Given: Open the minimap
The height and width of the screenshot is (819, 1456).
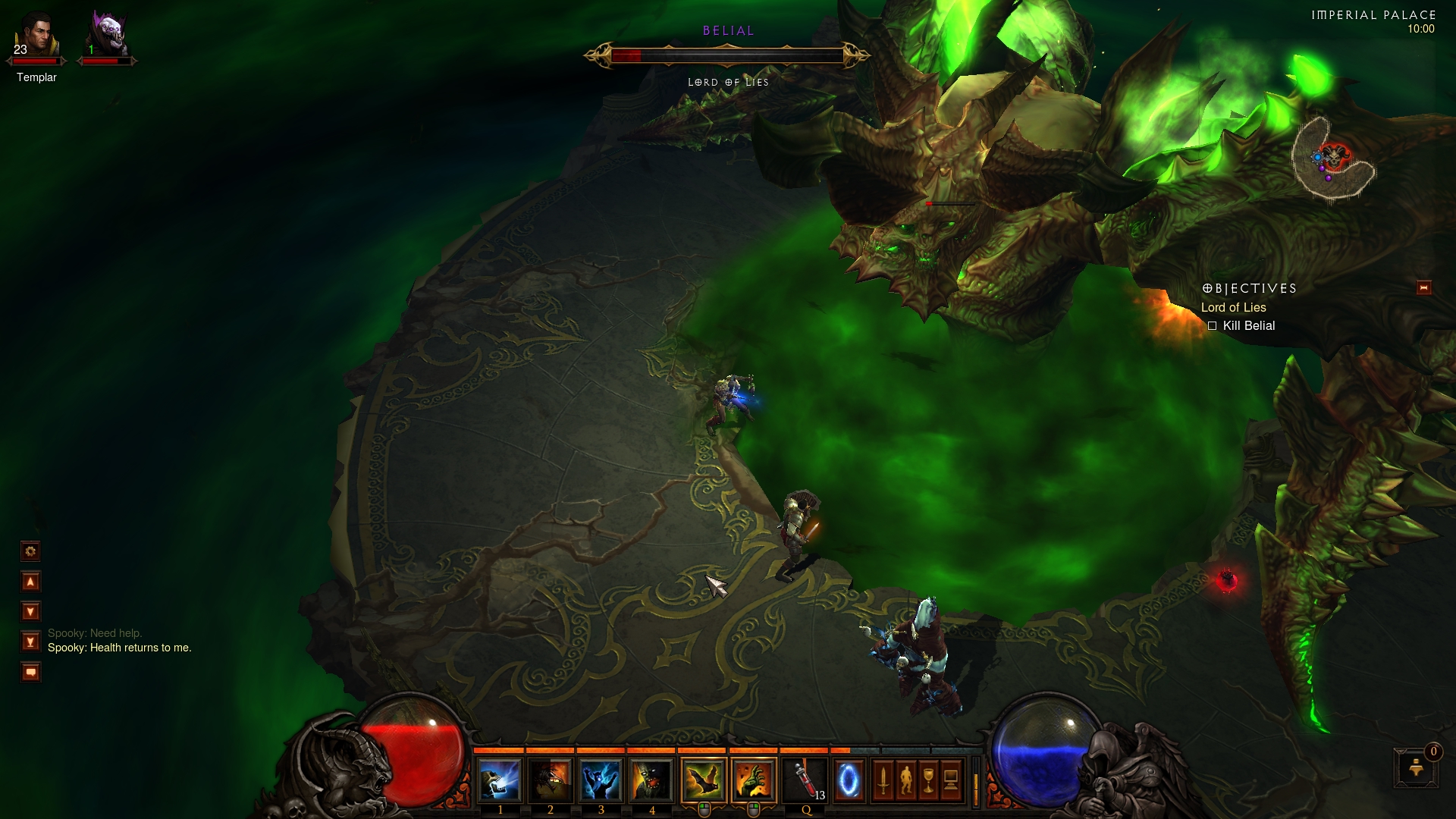Looking at the screenshot, I should tap(1333, 159).
